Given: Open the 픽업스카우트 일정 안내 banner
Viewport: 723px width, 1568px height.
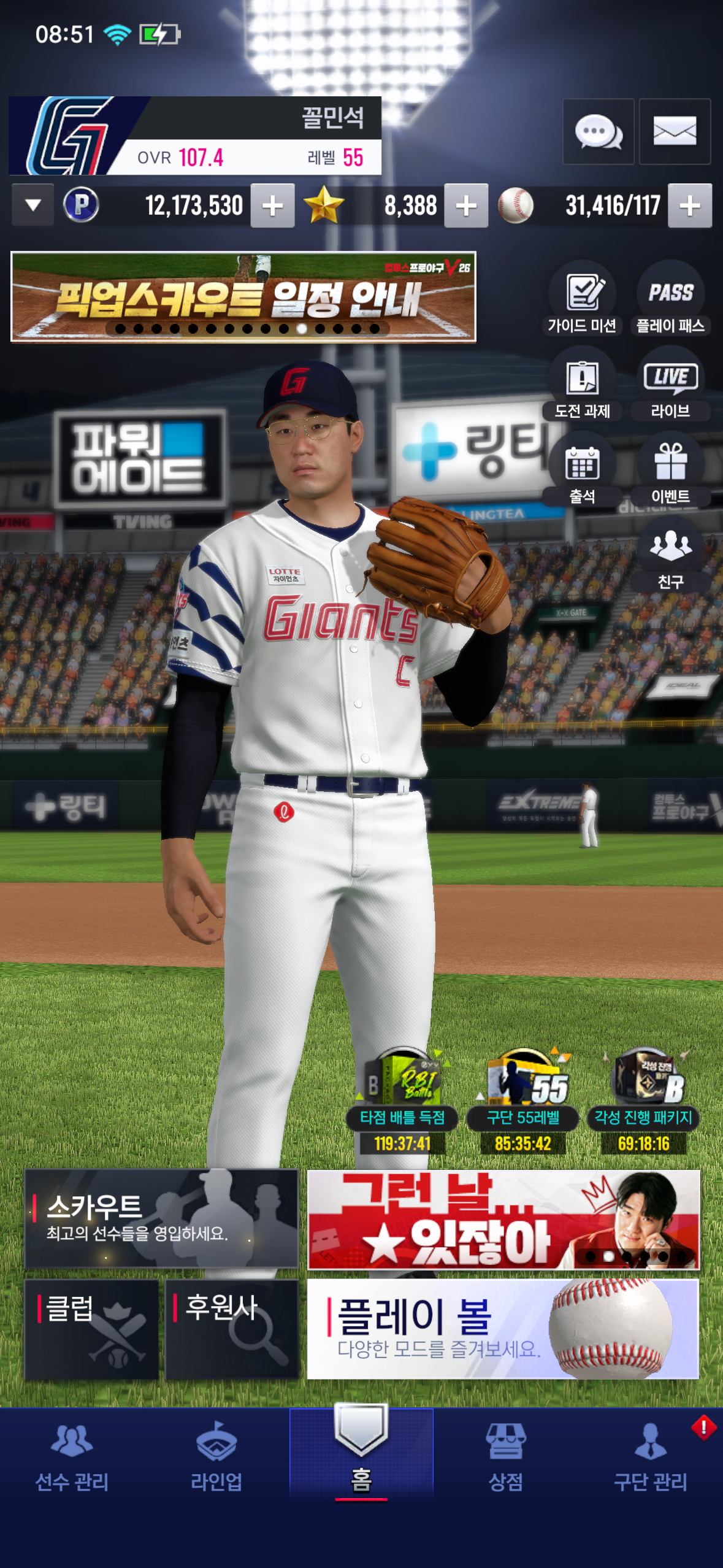Looking at the screenshot, I should [243, 296].
